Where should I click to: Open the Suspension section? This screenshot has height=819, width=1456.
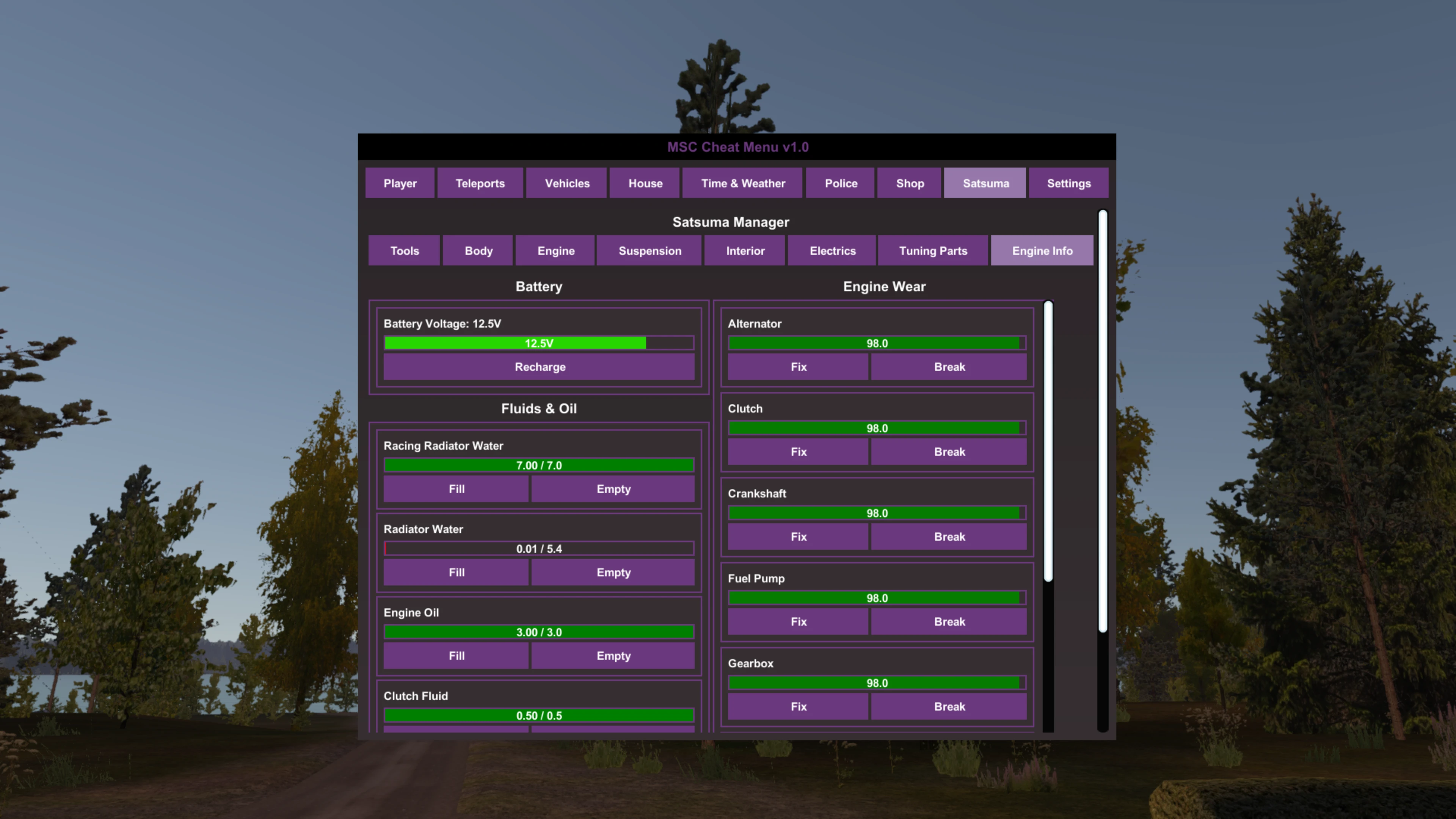[x=650, y=250]
